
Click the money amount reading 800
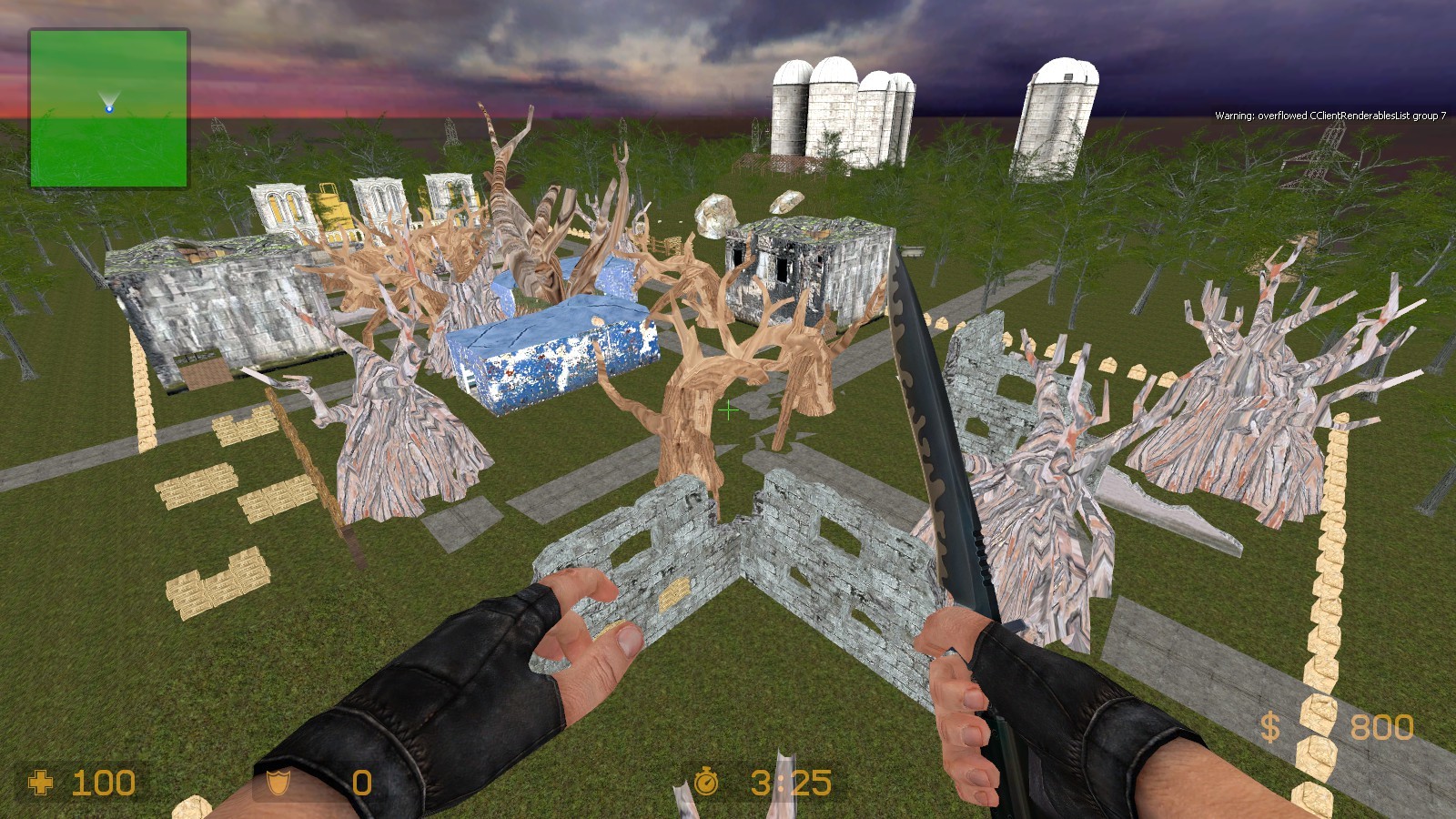pyautogui.click(x=1385, y=727)
